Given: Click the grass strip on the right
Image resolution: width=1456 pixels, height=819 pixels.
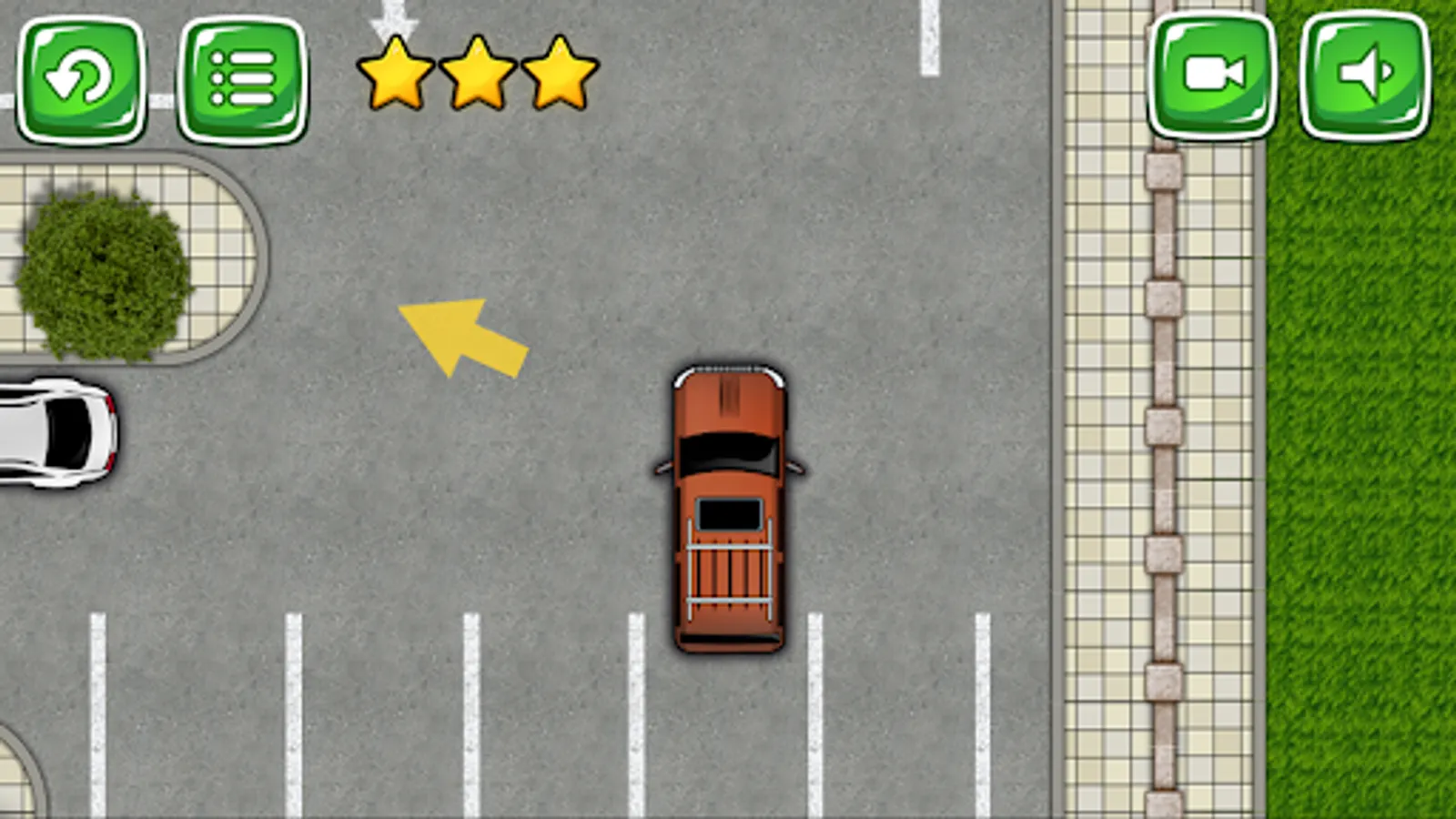Looking at the screenshot, I should coord(1365,455).
